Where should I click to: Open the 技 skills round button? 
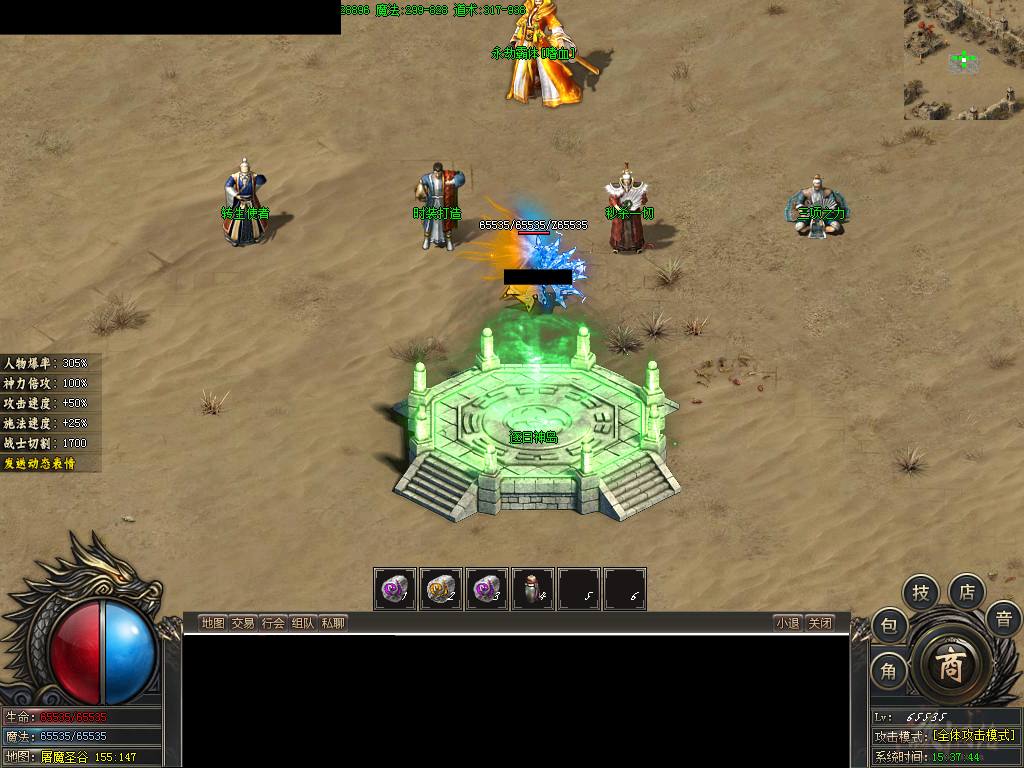(921, 593)
